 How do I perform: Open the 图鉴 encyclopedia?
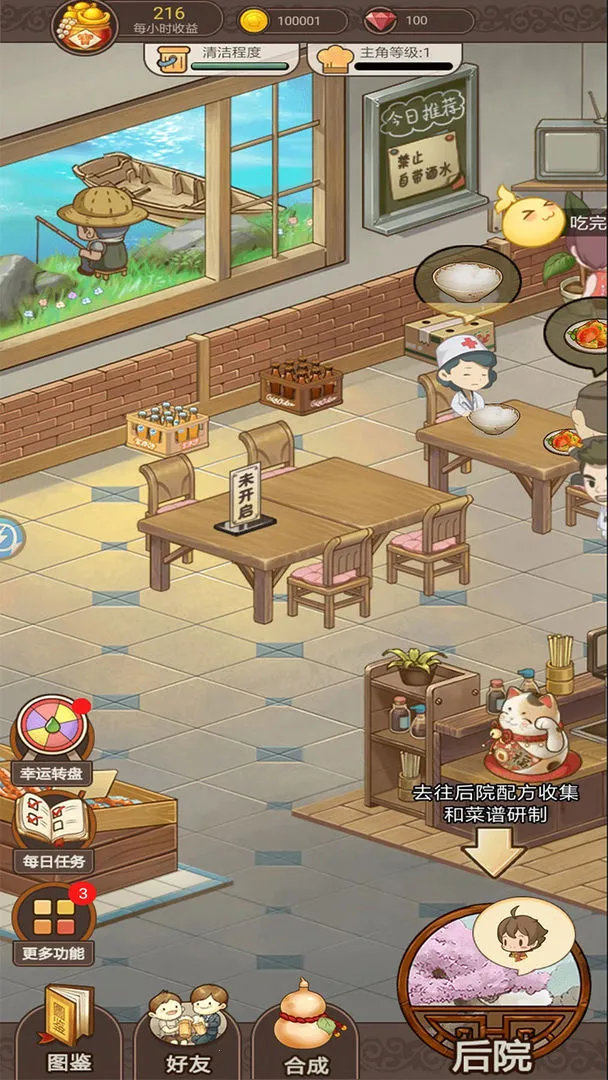click(69, 1030)
